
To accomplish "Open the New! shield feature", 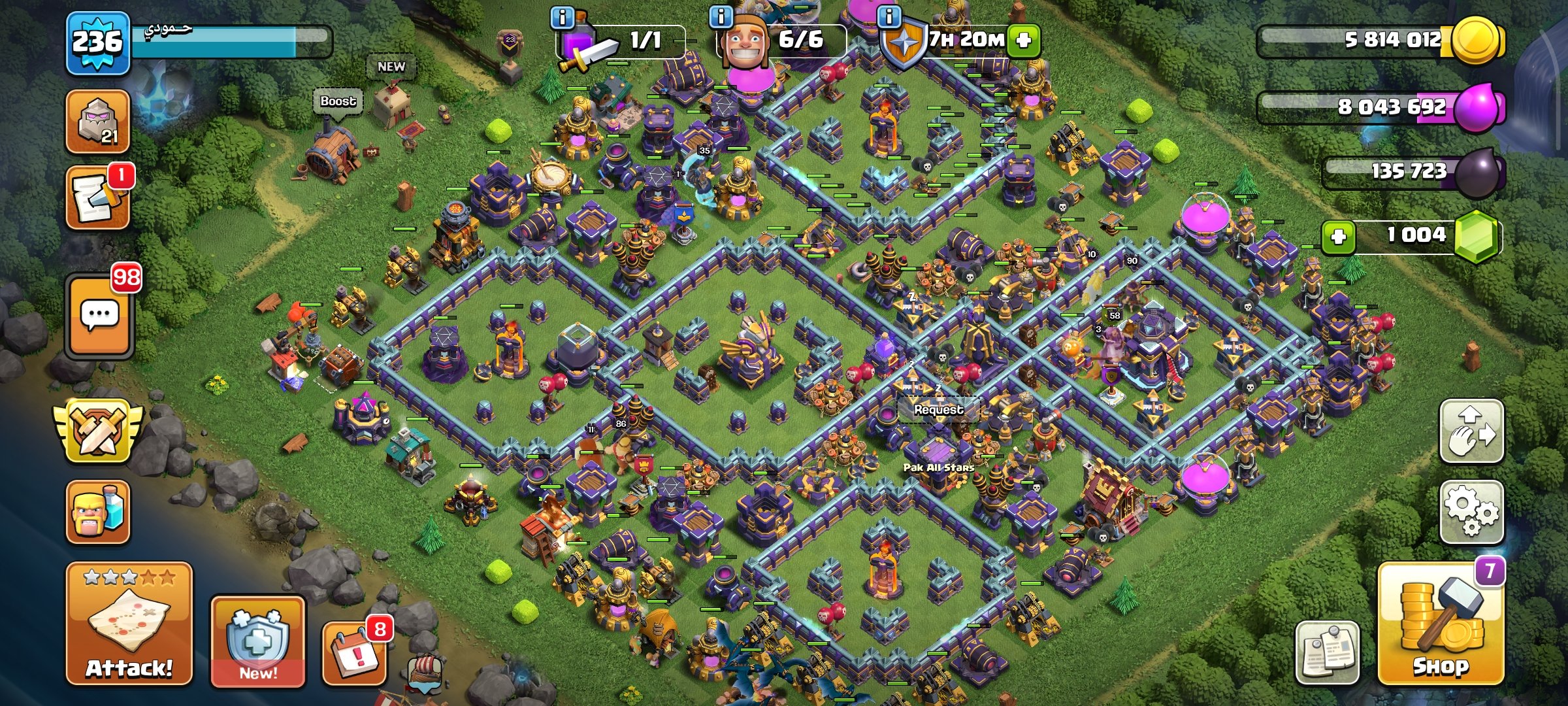I will 257,642.
